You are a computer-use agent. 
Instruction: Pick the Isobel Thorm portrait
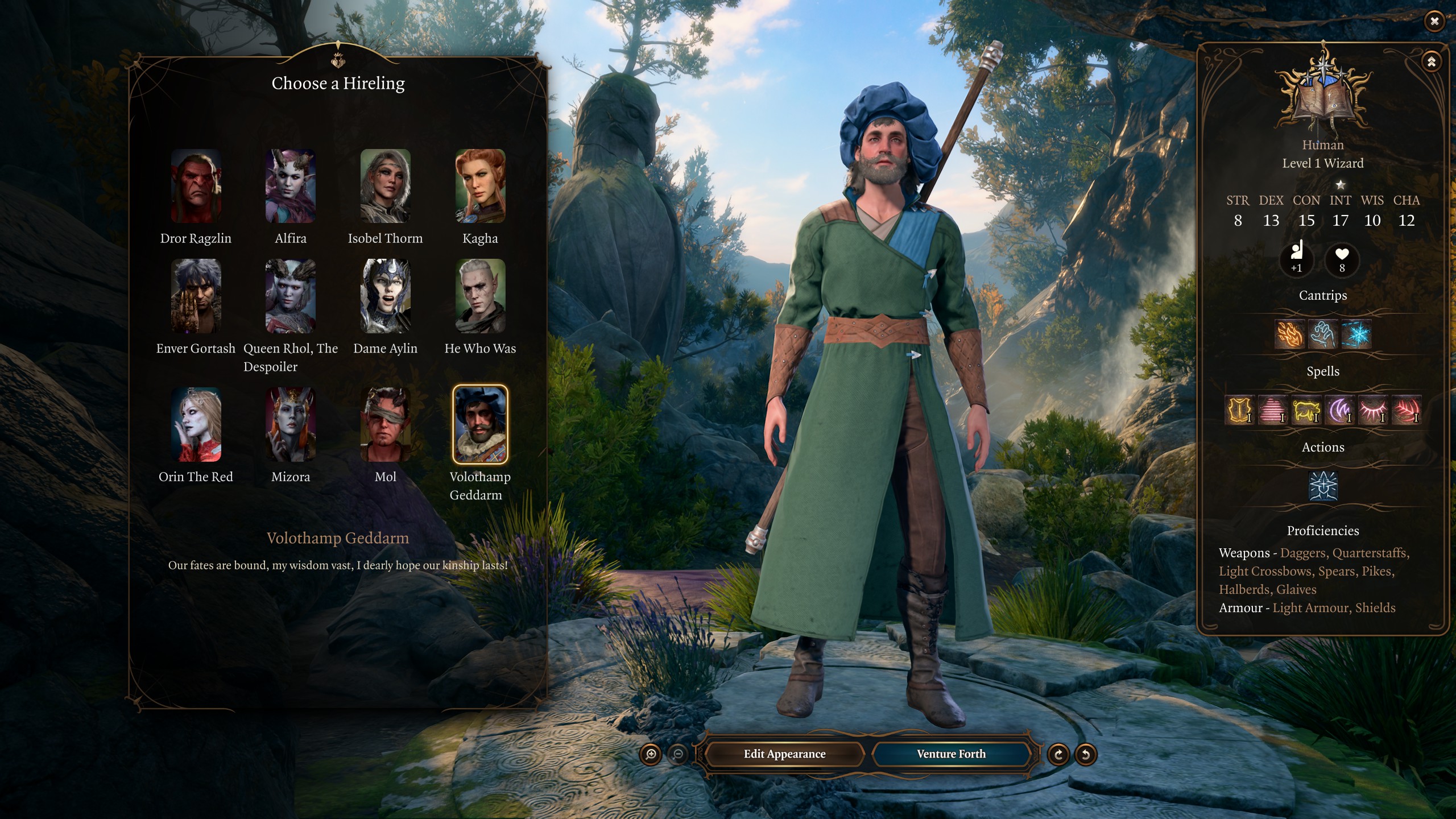point(385,186)
